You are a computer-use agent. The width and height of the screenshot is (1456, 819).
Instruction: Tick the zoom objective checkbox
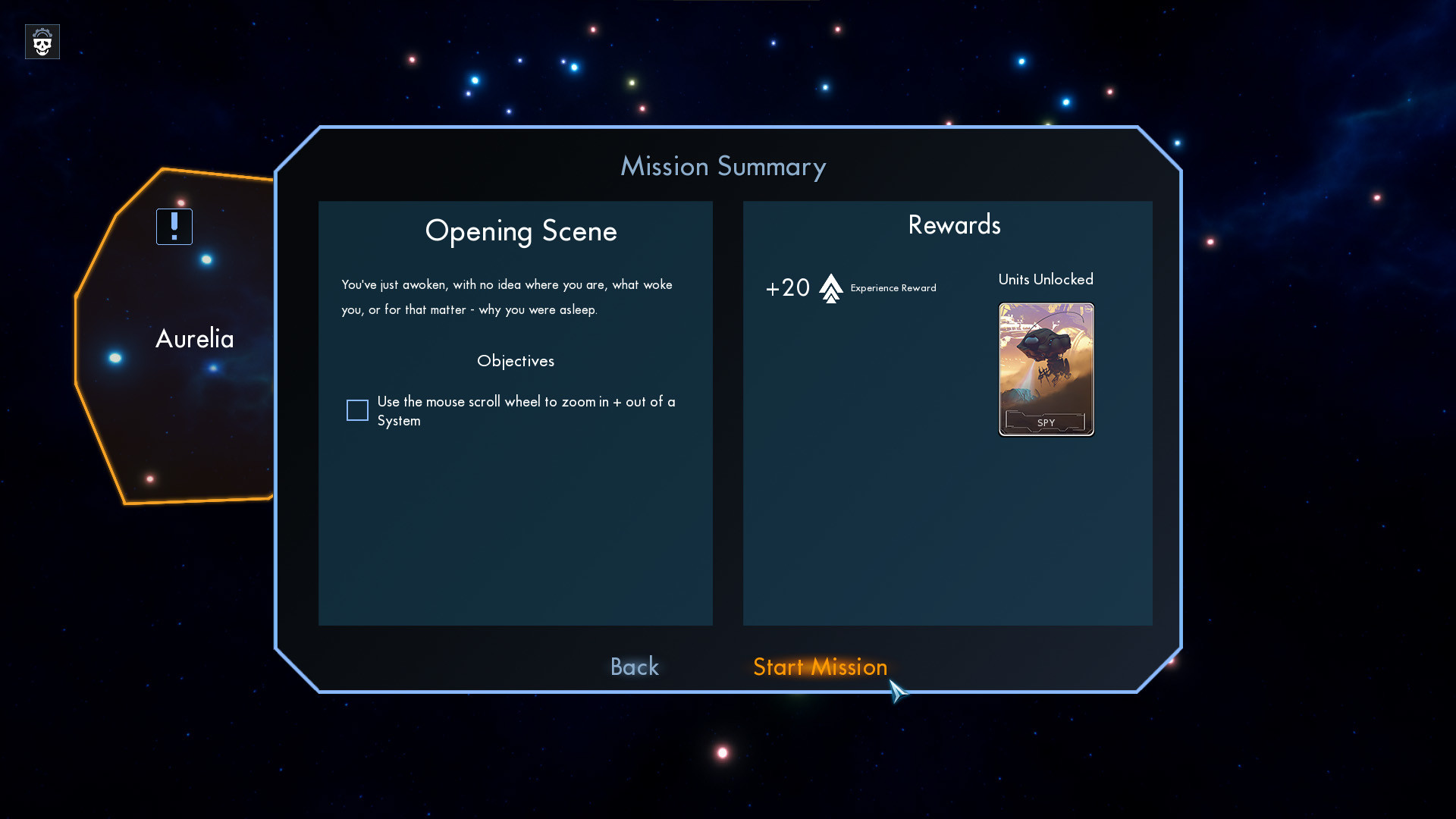pyautogui.click(x=357, y=410)
